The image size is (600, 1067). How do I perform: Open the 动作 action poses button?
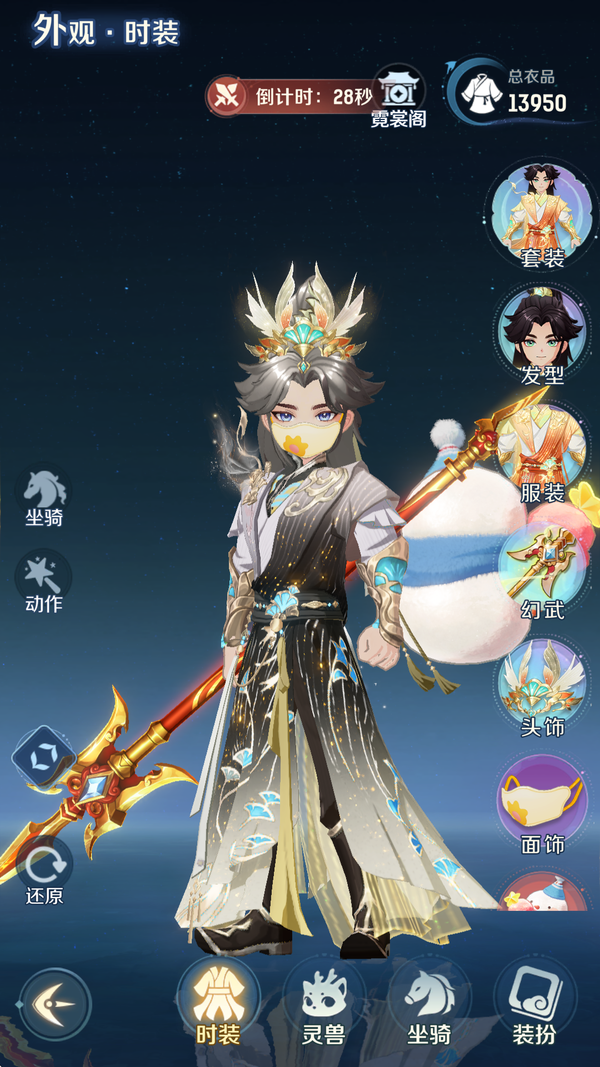[x=44, y=581]
